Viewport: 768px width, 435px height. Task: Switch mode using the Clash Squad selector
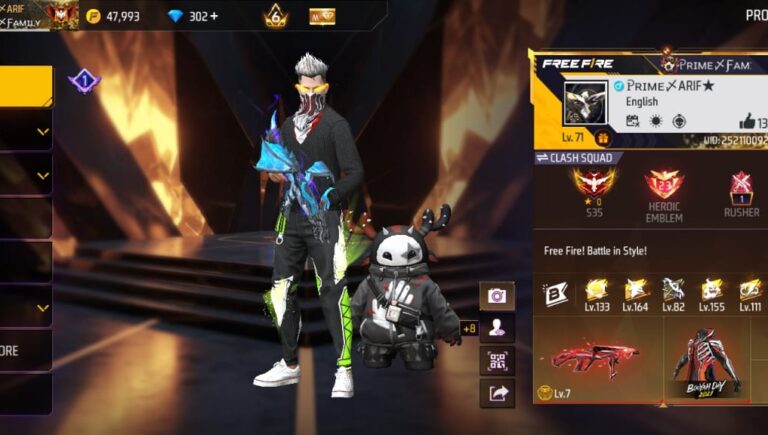580,158
